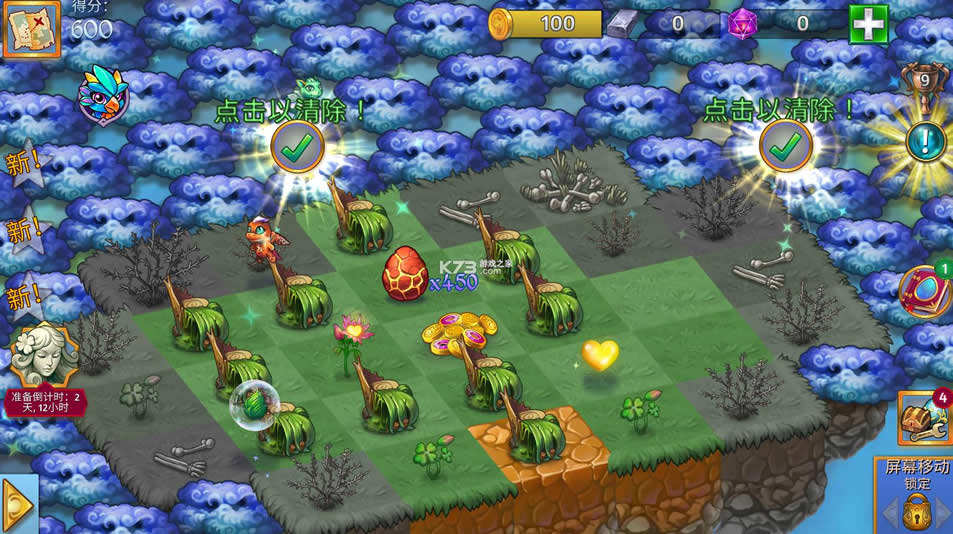Open the stone statue countdown event

(x=44, y=355)
